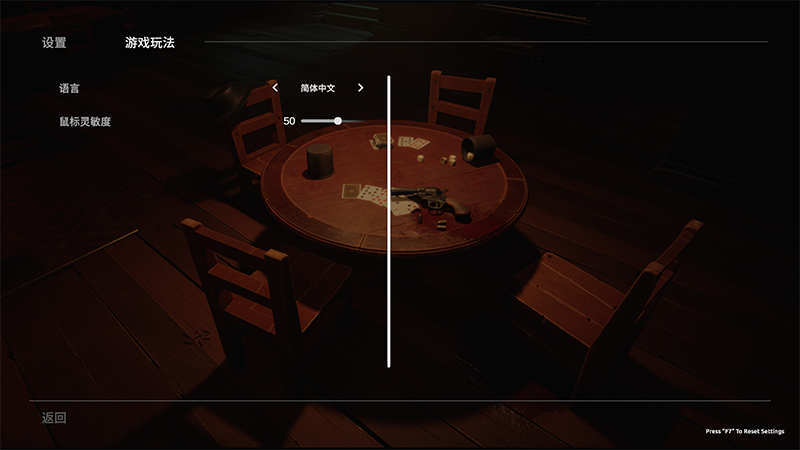This screenshot has width=800, height=450.
Task: Switch to the 设置 tab
Action: click(x=54, y=43)
